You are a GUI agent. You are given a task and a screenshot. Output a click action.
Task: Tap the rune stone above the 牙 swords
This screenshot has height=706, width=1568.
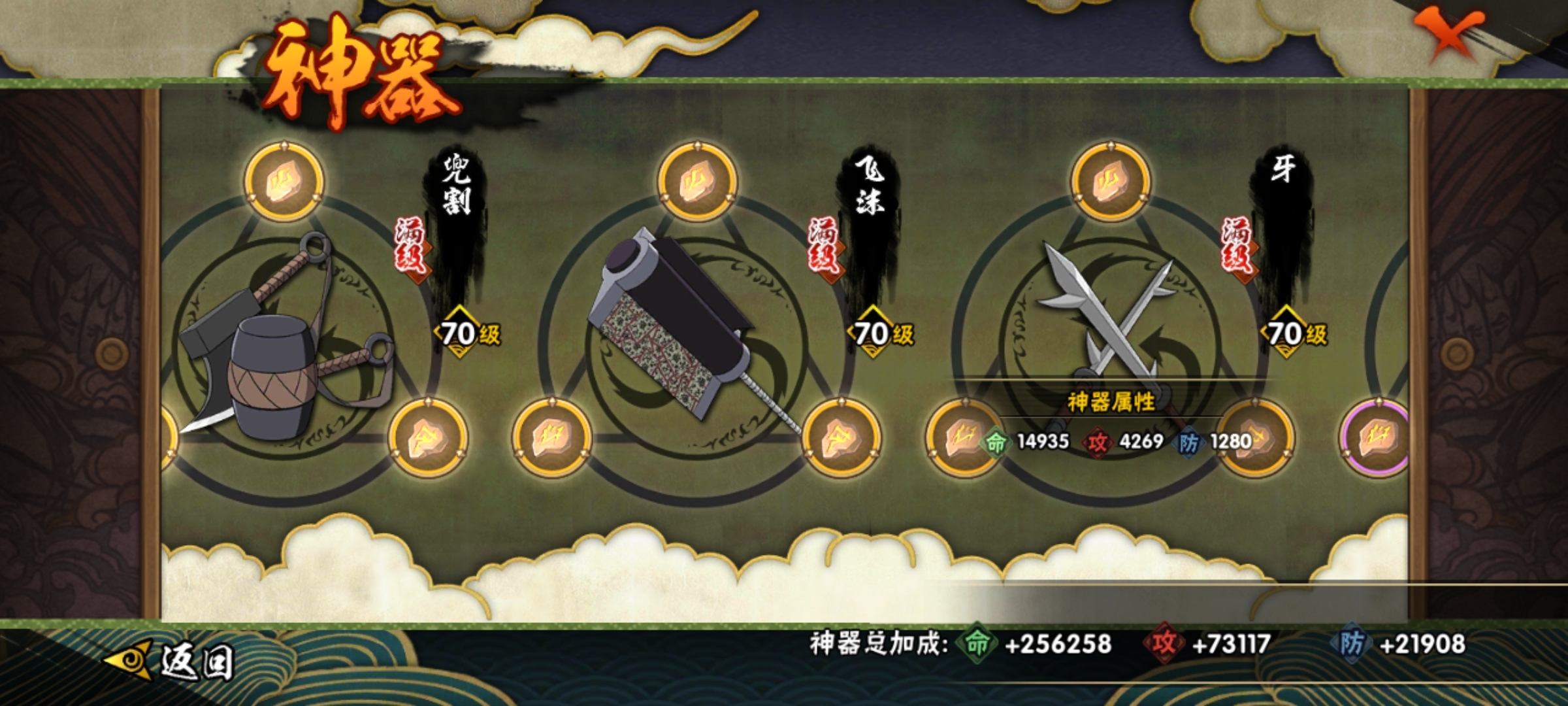[1110, 182]
